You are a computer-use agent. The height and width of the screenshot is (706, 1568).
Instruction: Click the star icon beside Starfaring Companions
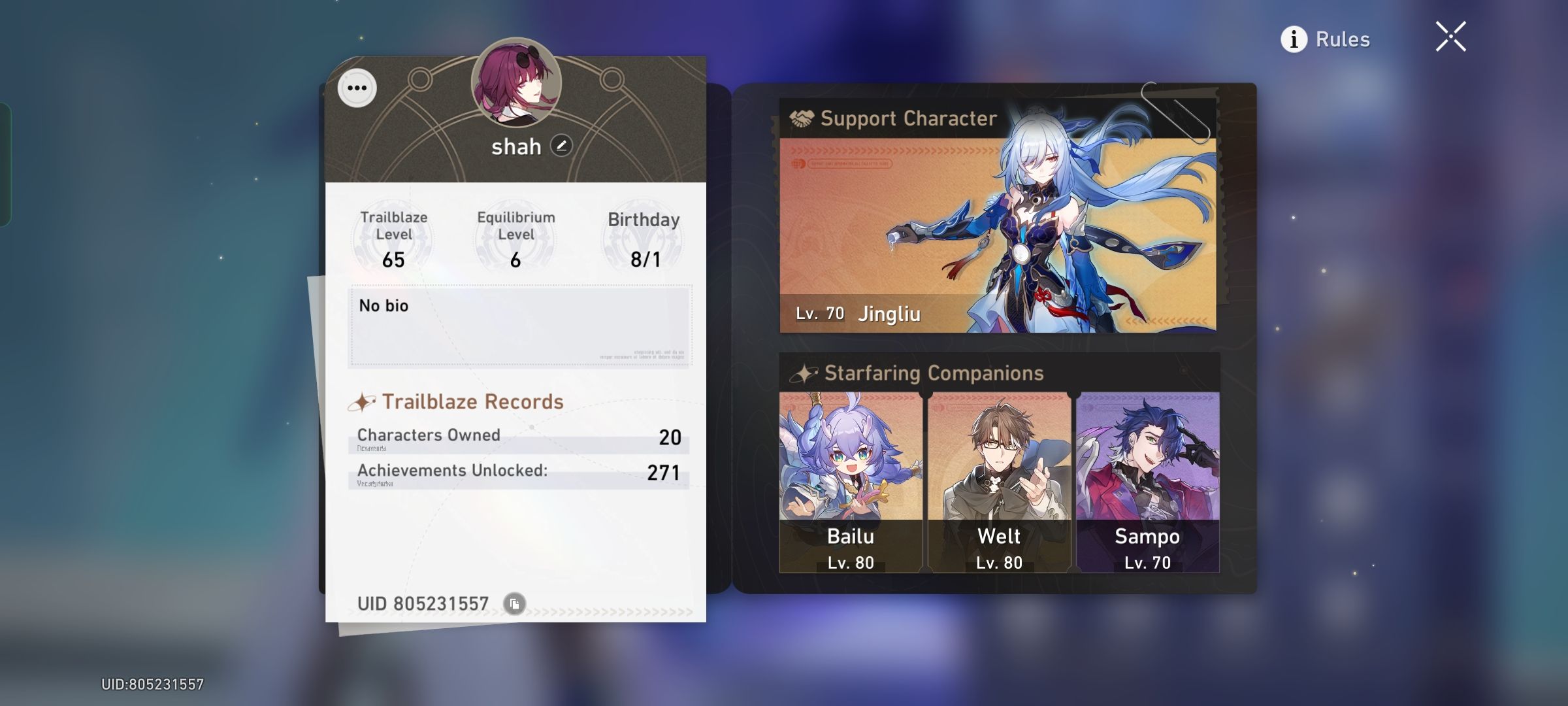point(802,373)
